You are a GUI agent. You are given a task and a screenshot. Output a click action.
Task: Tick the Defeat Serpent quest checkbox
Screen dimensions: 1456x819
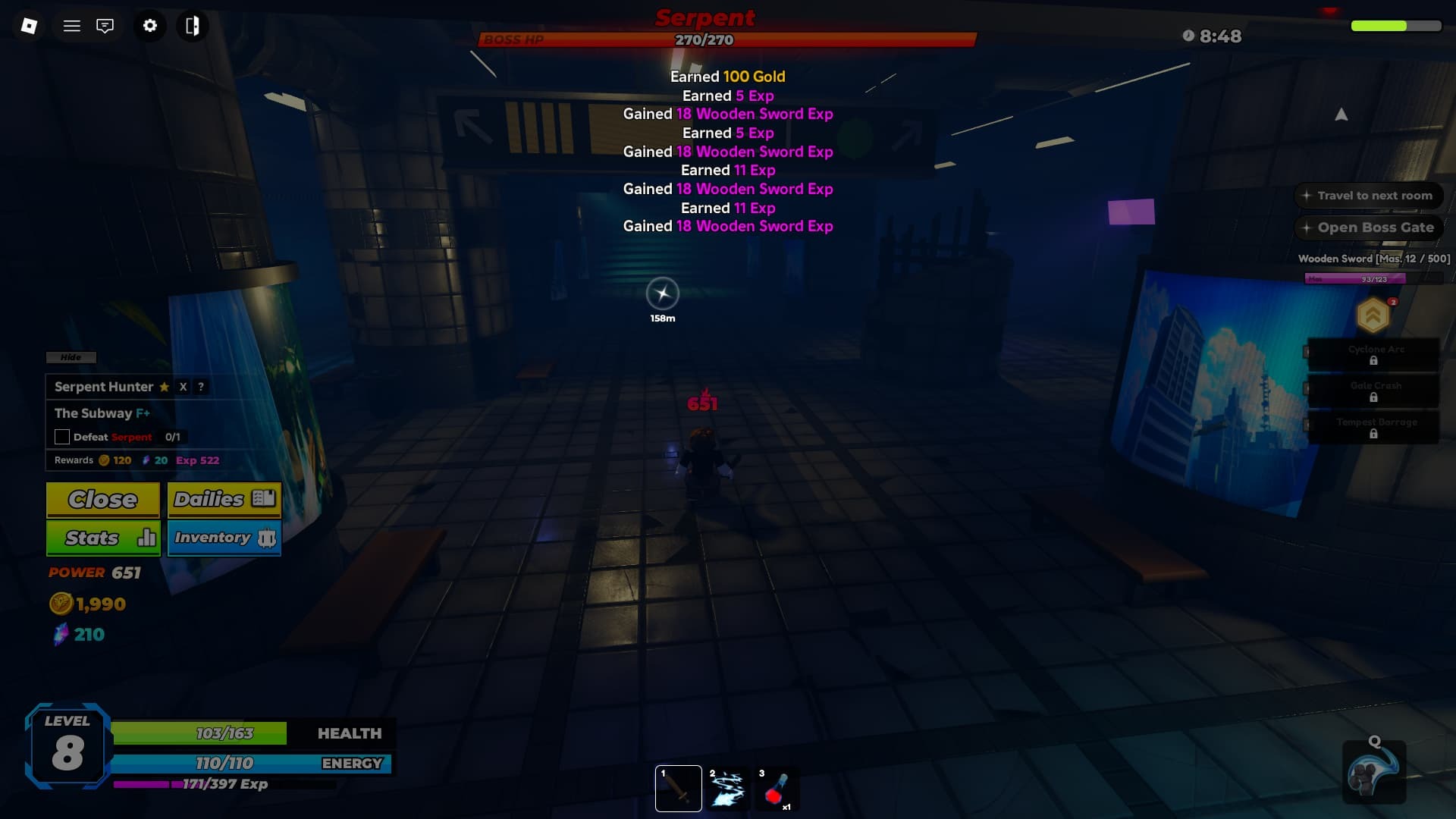[x=61, y=437]
